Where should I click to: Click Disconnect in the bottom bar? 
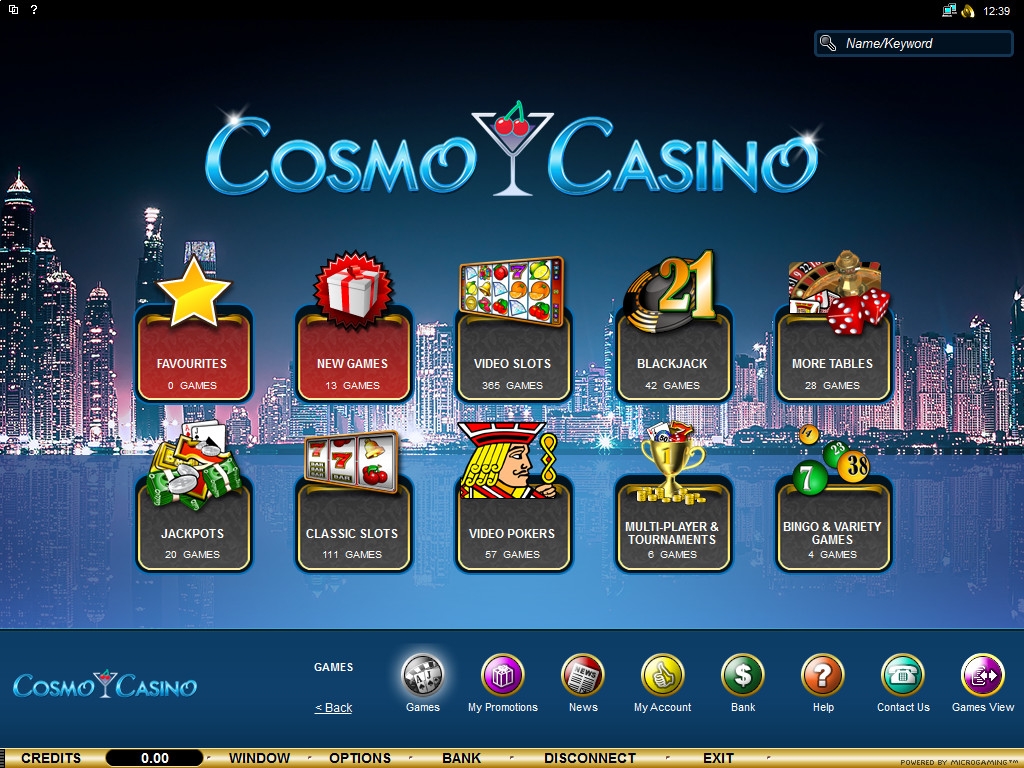coord(590,758)
